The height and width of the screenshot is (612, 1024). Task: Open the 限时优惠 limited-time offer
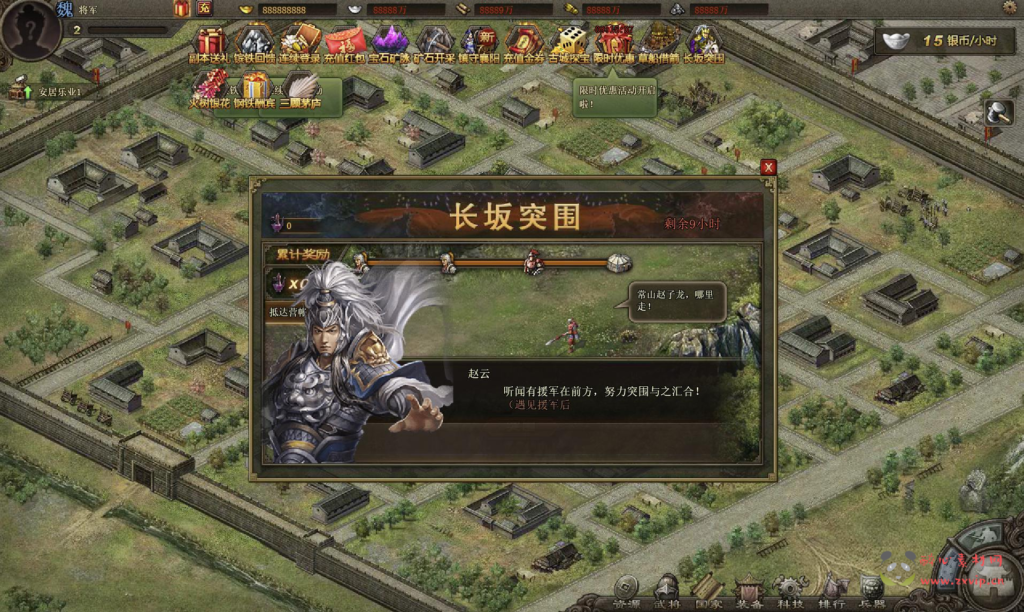(x=613, y=42)
